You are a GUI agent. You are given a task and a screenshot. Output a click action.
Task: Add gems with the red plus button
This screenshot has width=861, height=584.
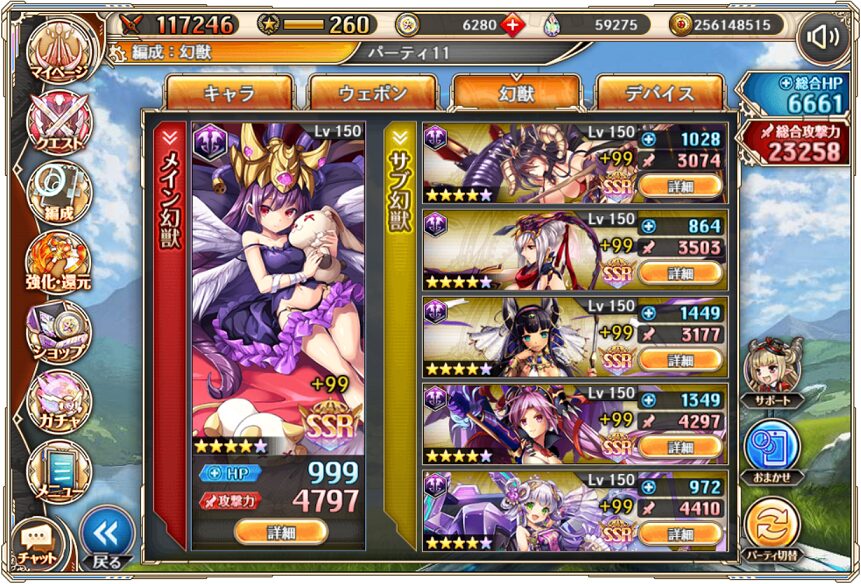[x=512, y=25]
